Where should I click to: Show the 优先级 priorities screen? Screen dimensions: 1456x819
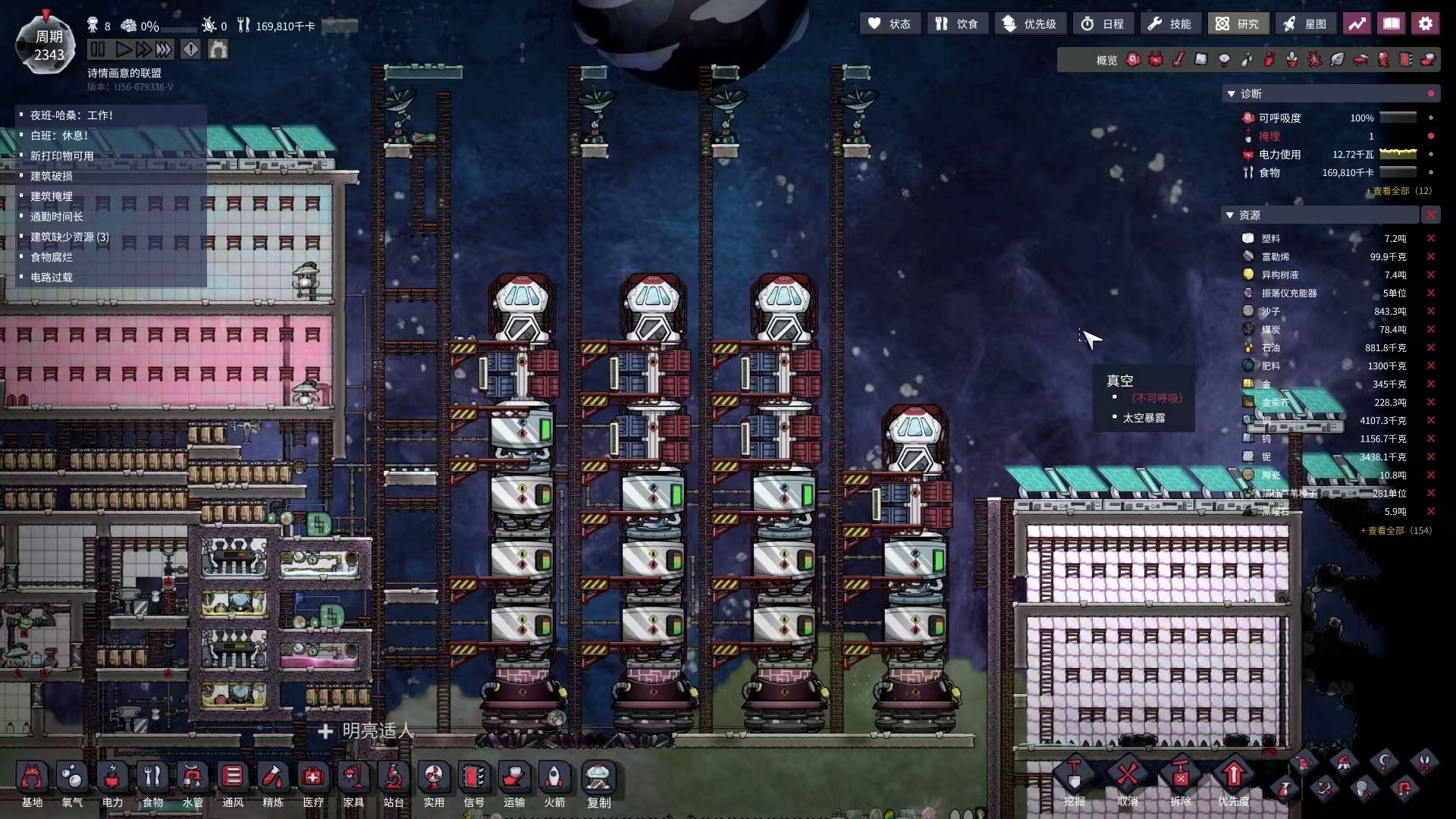point(1030,24)
